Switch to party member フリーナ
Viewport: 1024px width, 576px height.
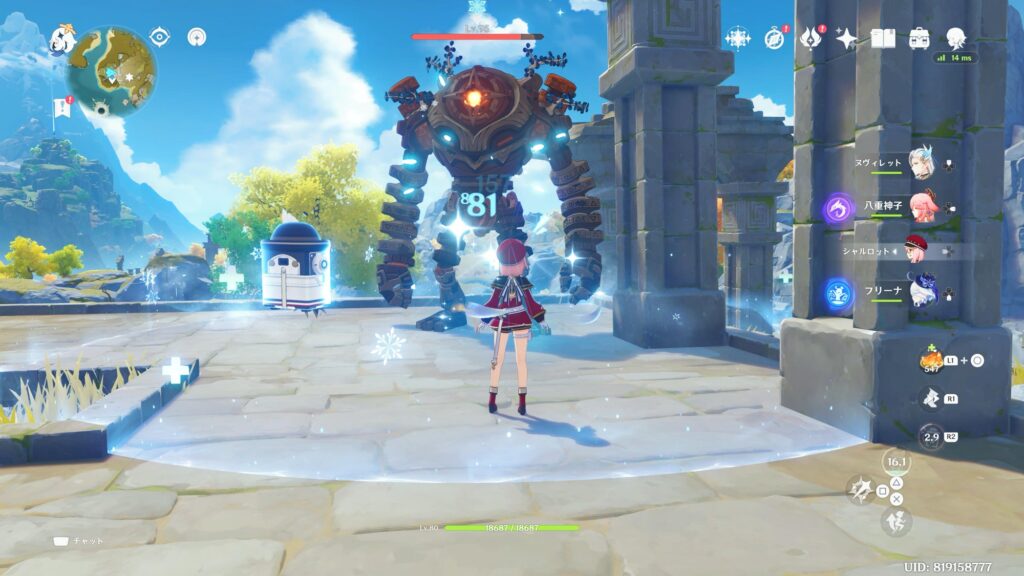(921, 294)
